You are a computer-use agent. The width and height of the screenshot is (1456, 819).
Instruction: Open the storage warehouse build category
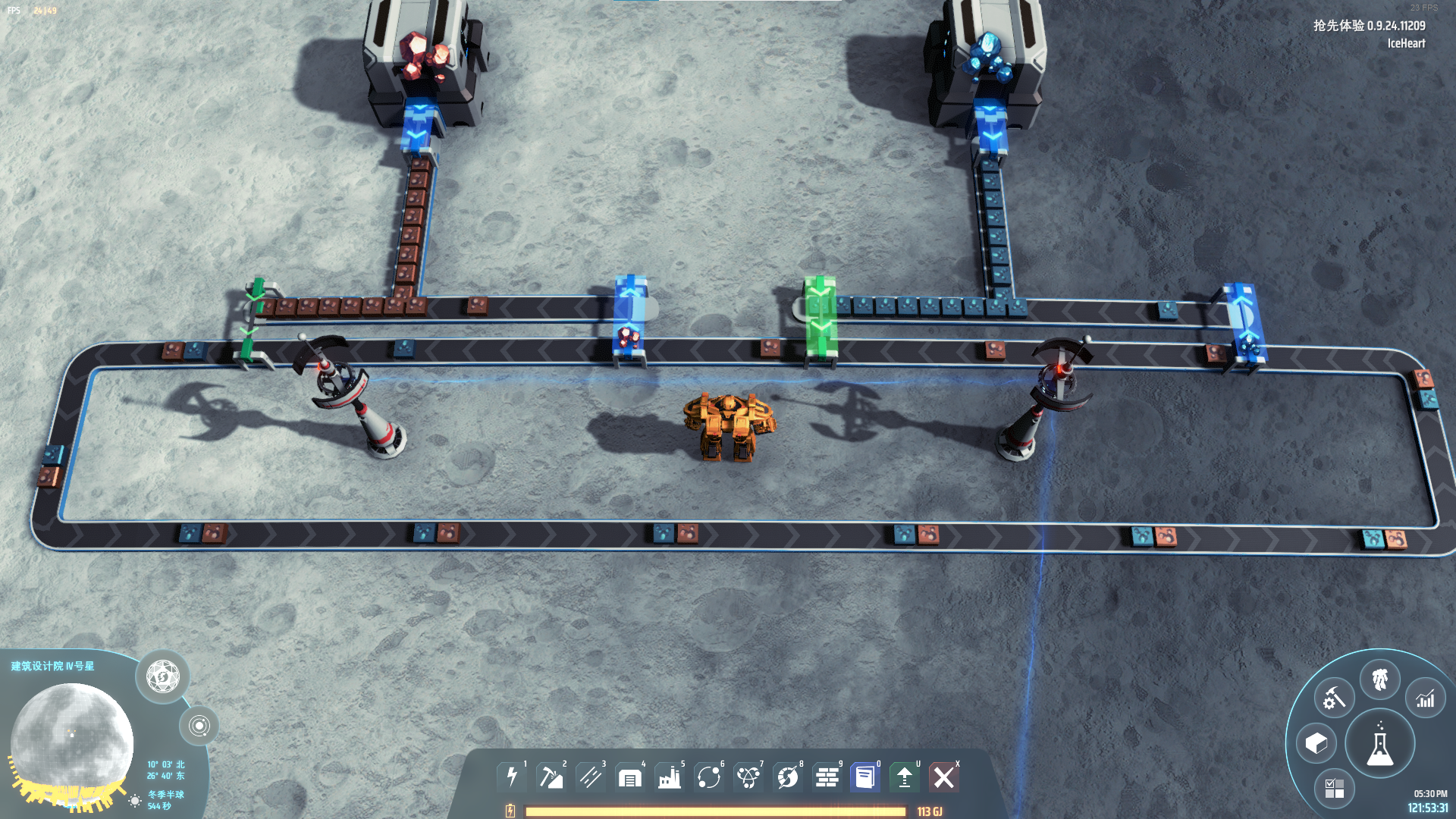tap(630, 777)
